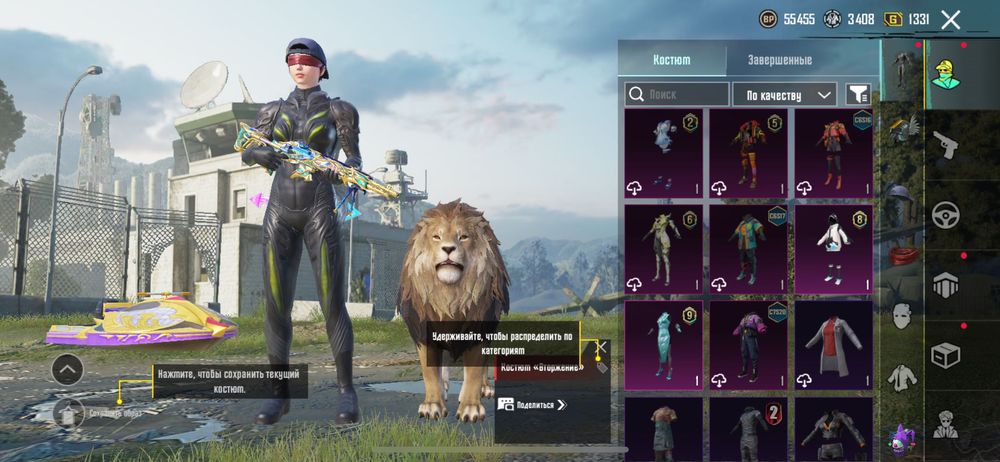Select the white hoodie outfit with badge 8
1000x462 pixels.
(x=833, y=248)
